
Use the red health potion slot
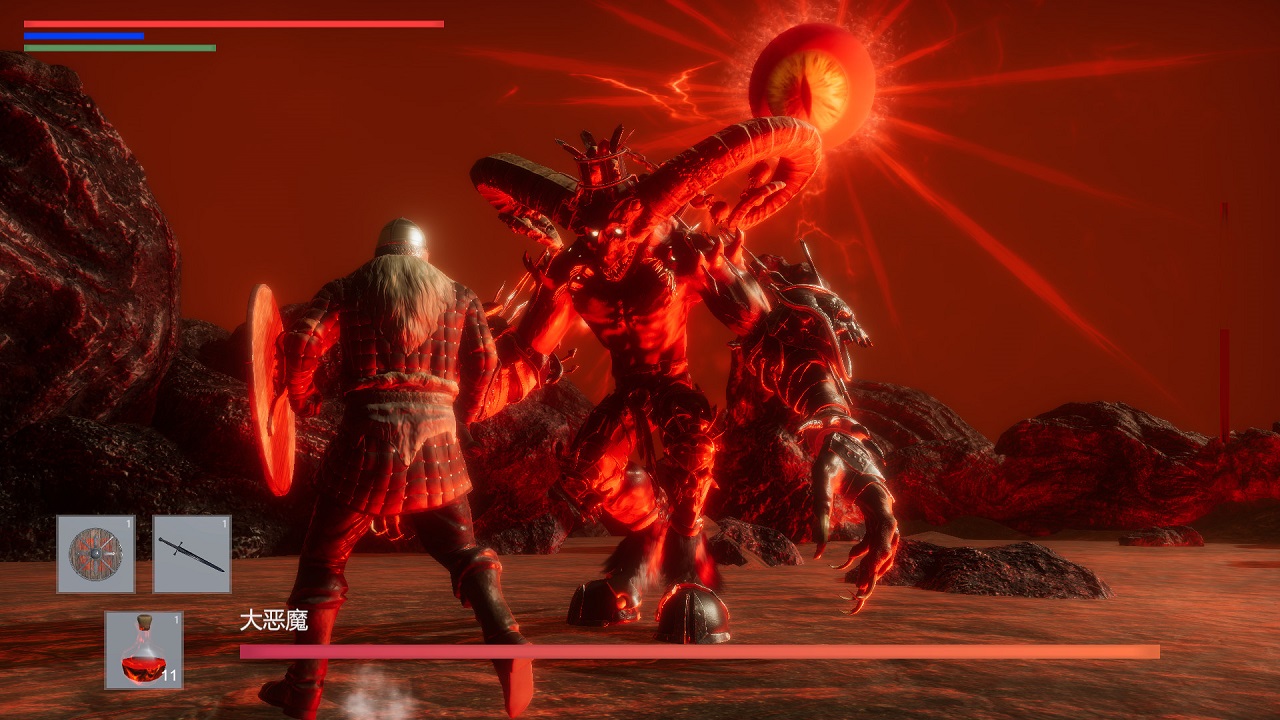[144, 650]
